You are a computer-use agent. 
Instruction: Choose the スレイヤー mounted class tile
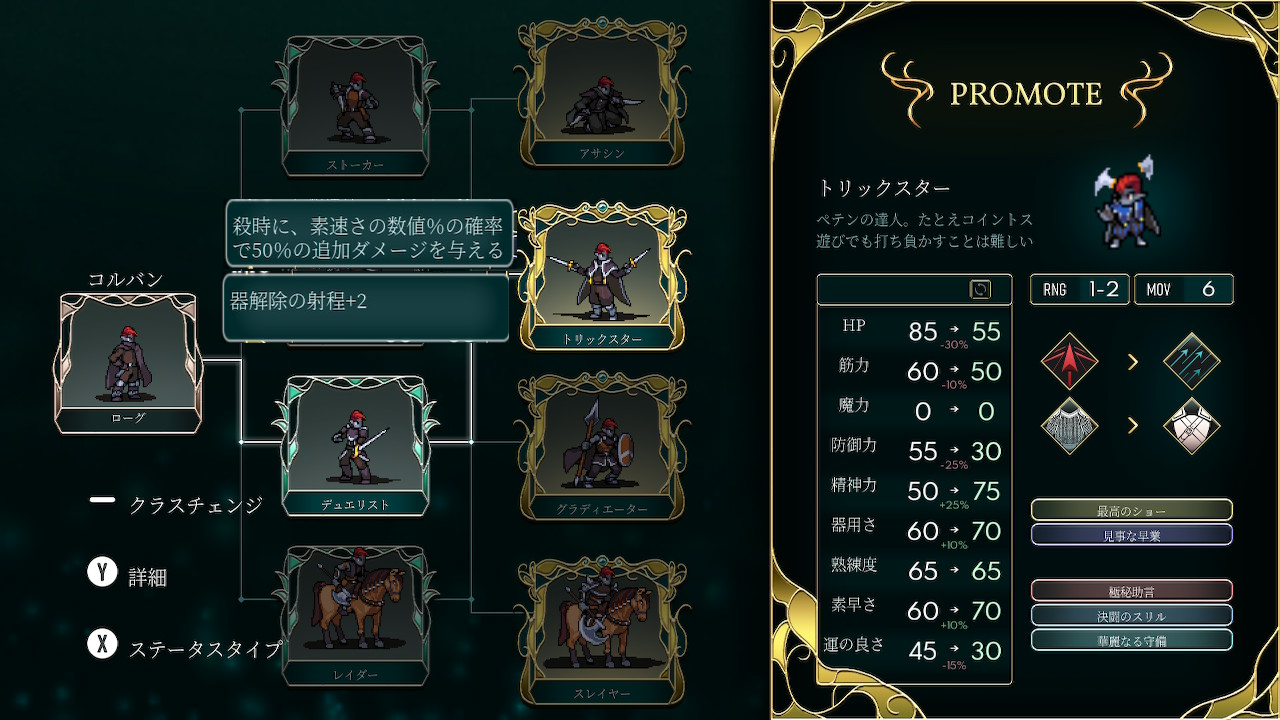coord(602,629)
